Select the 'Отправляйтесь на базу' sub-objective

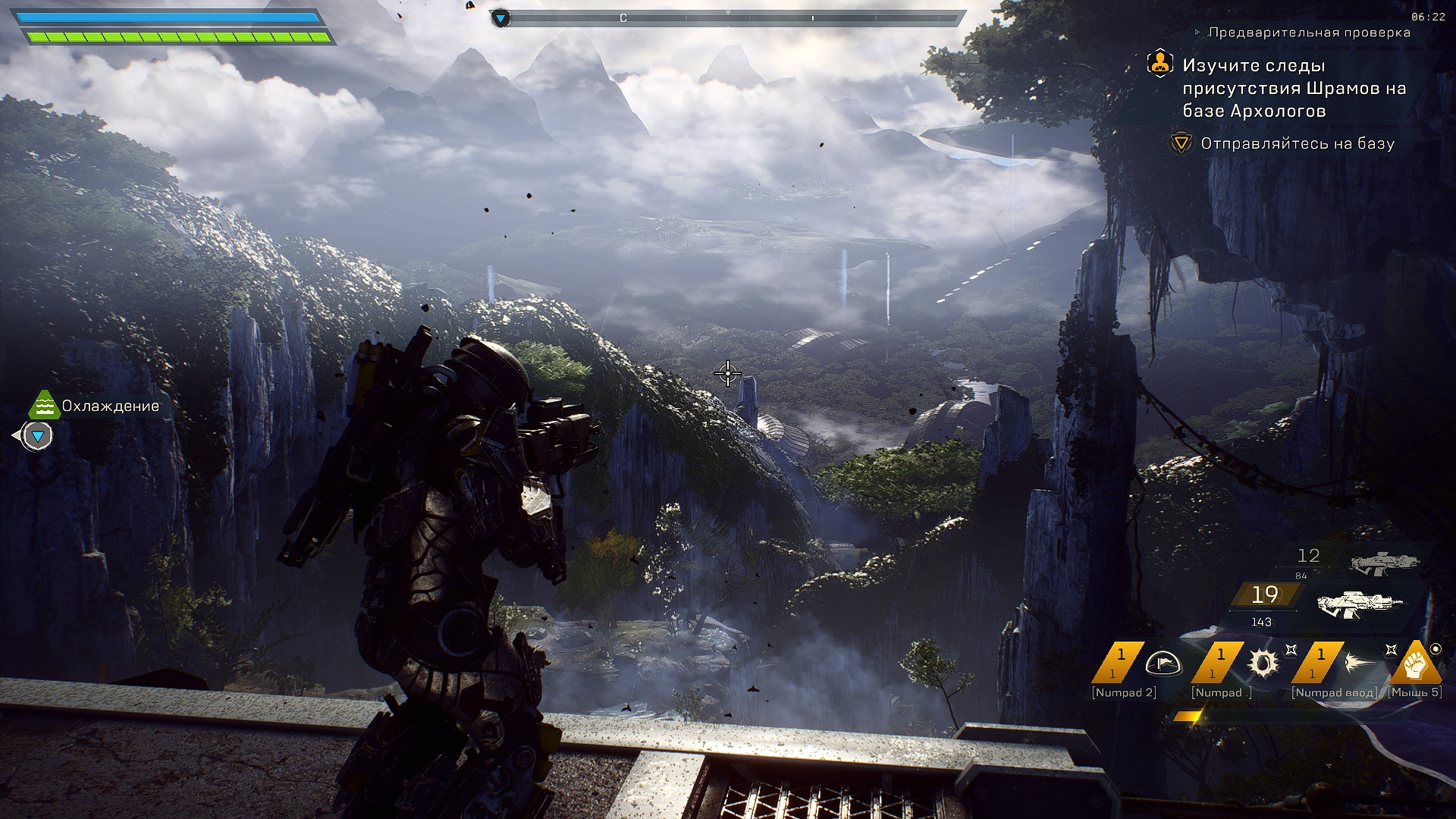1297,143
